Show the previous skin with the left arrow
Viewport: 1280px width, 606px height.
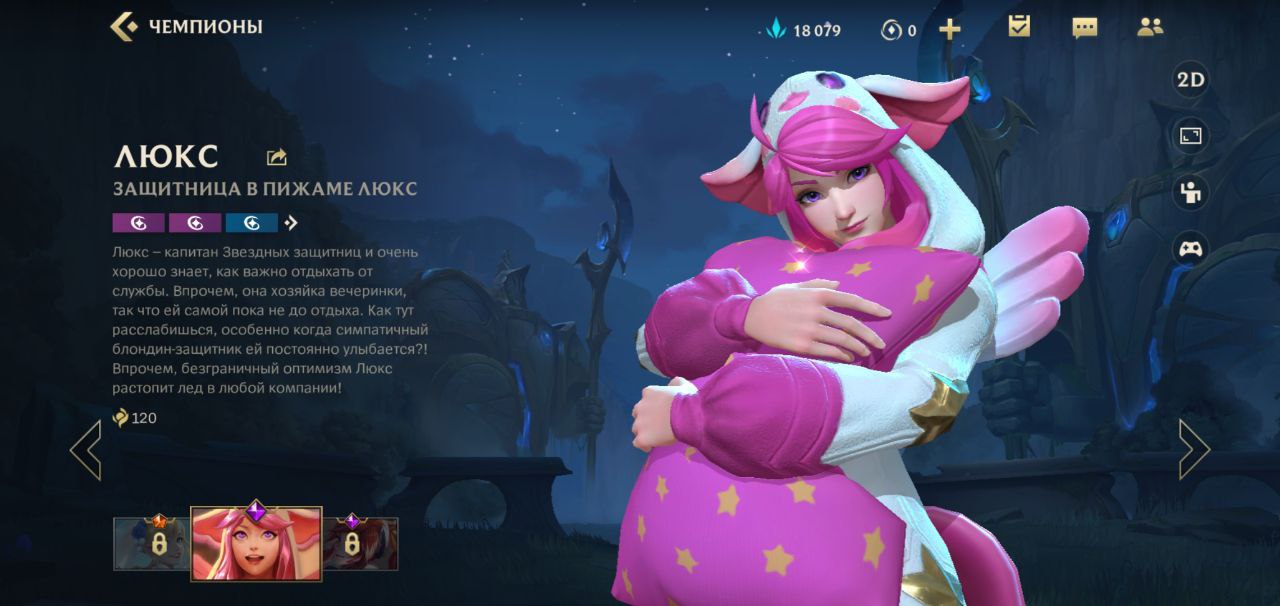(x=86, y=450)
